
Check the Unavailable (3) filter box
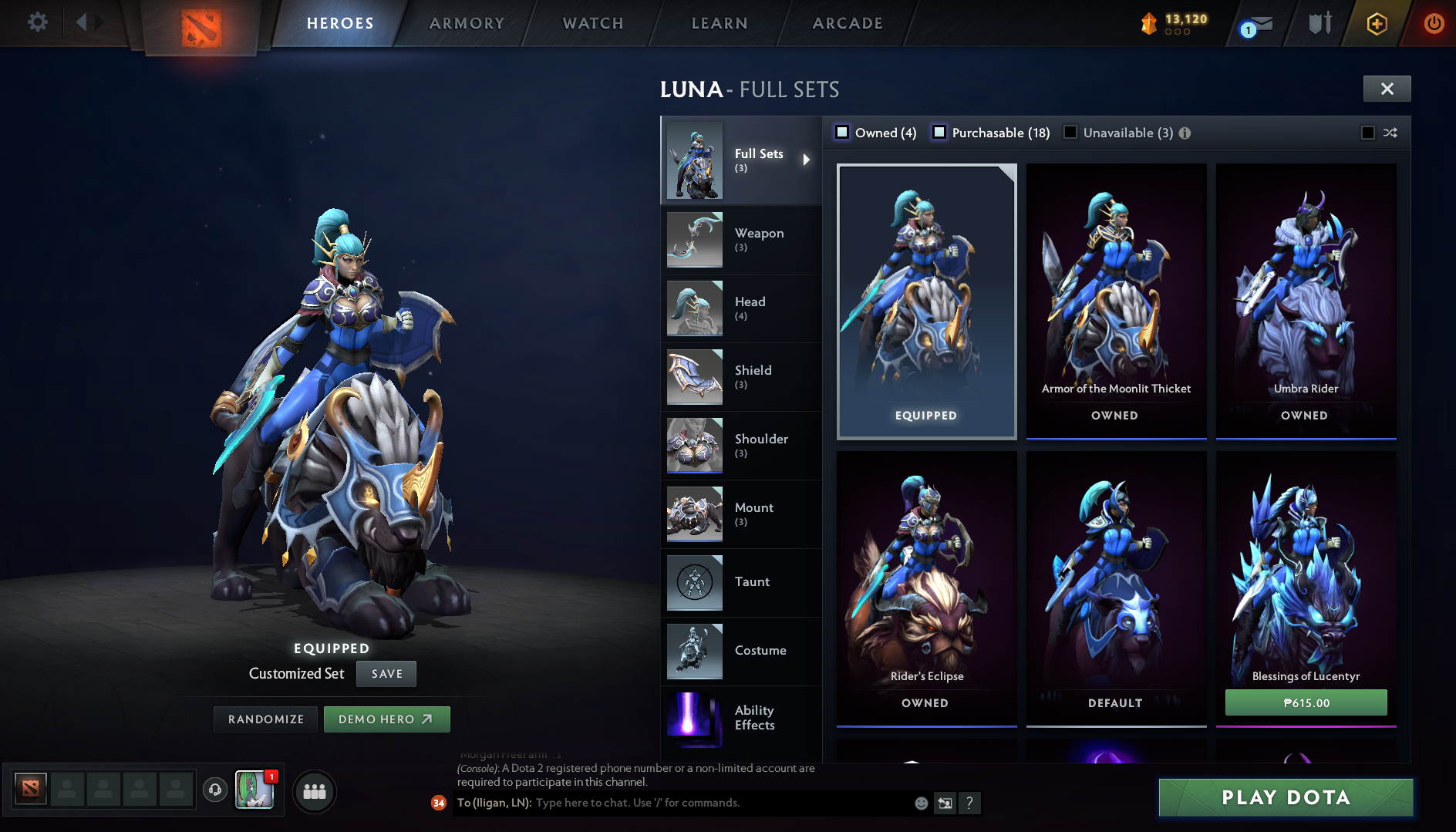[1070, 132]
